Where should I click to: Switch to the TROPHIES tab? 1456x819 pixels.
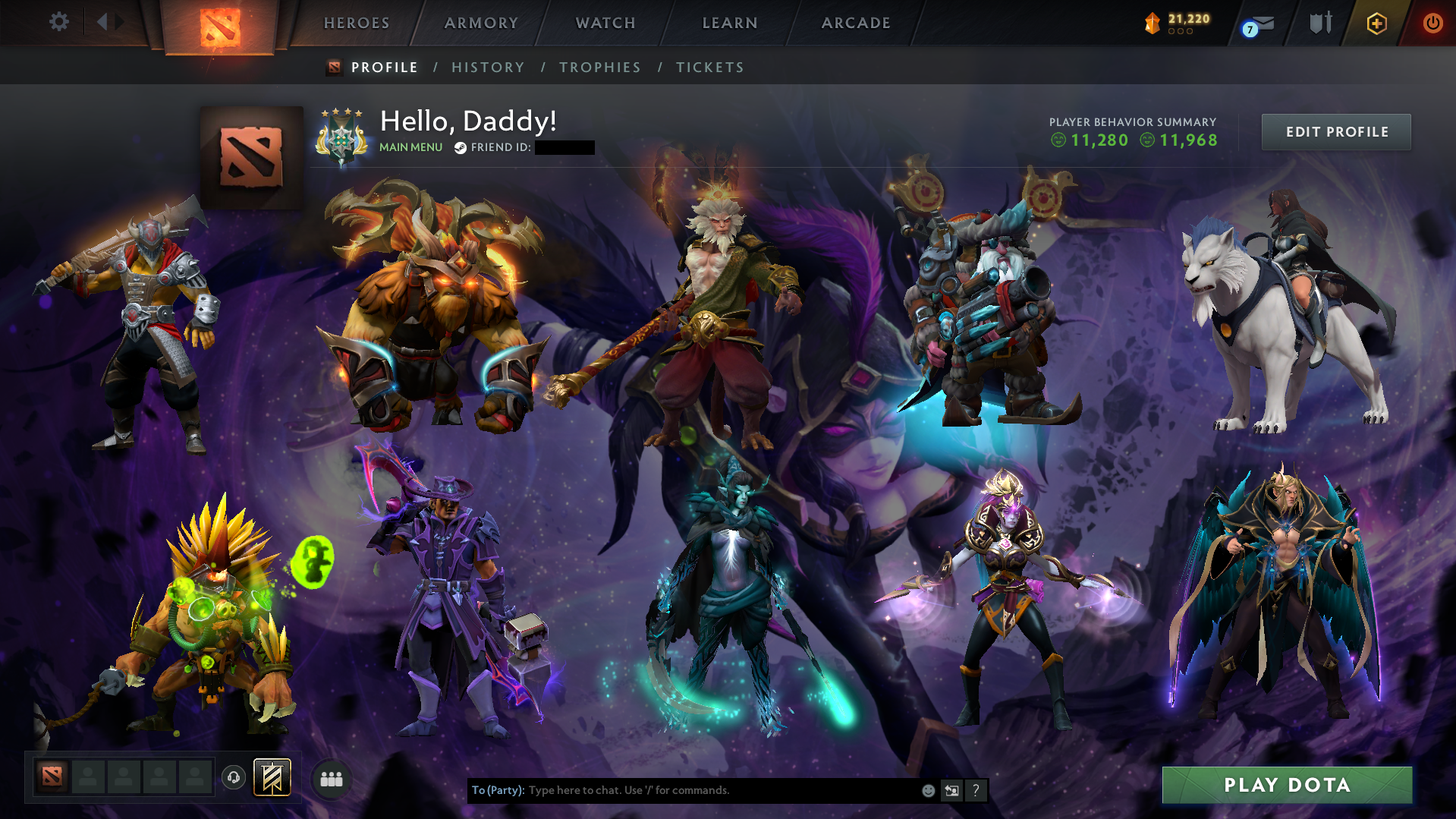(599, 67)
